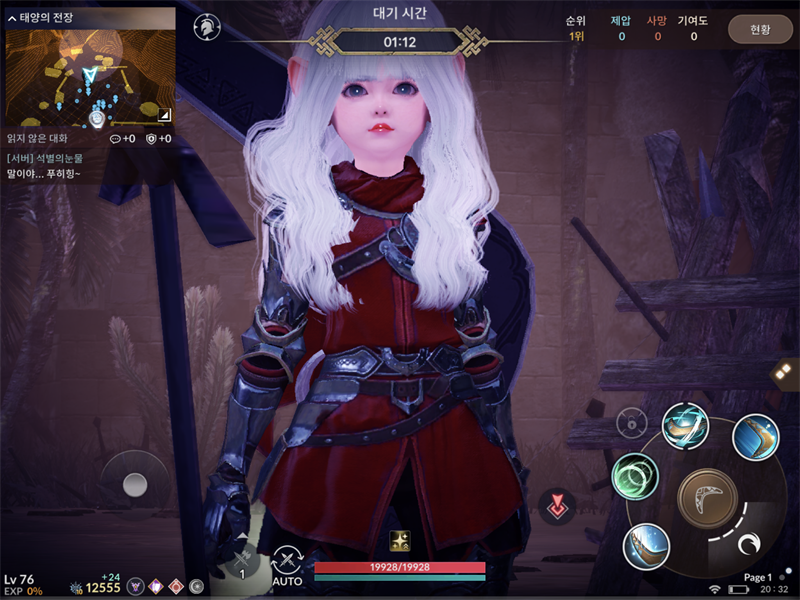
Task: Activate the whirling boomerang slash skill
Action: click(686, 427)
